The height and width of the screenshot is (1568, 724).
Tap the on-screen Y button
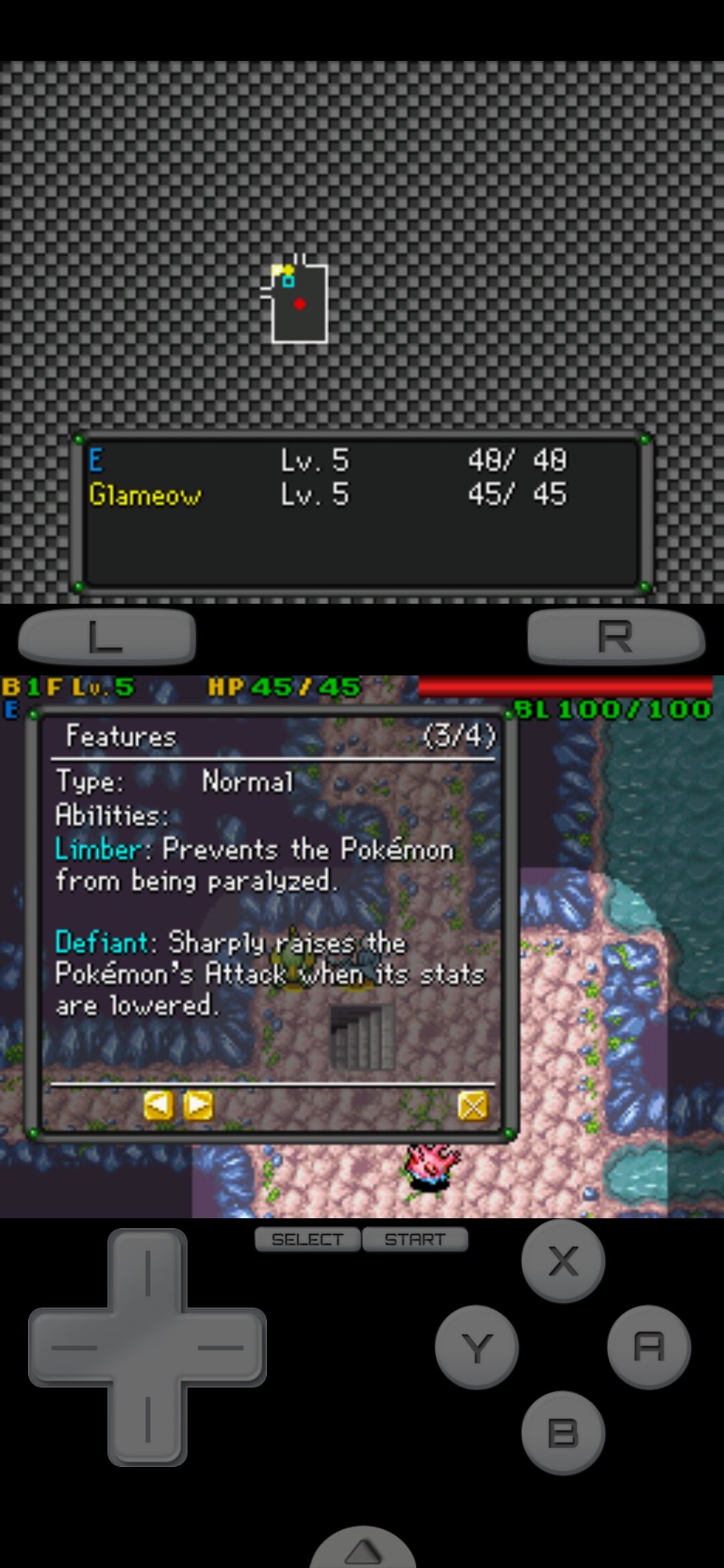click(x=477, y=1347)
